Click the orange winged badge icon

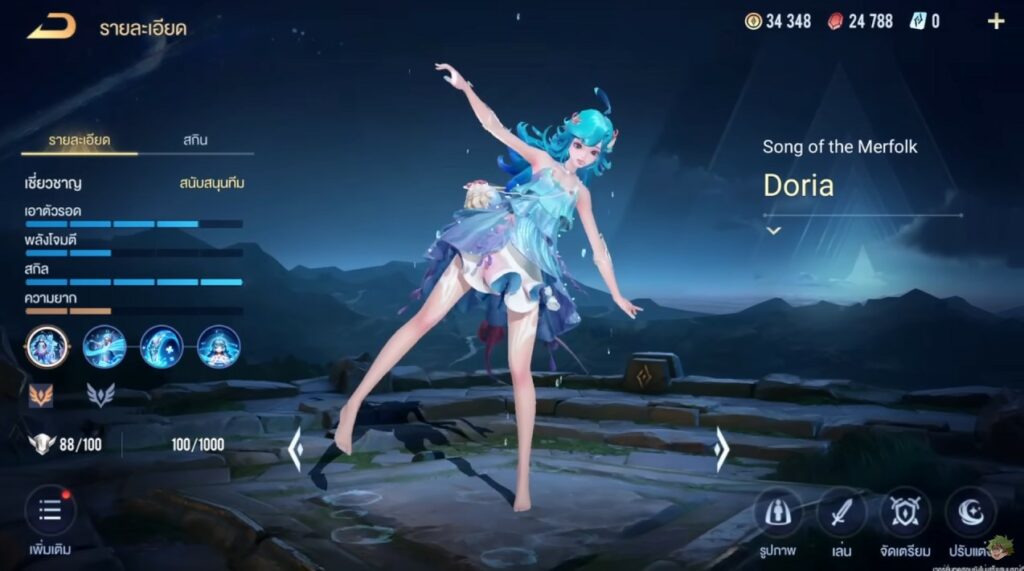[41, 395]
